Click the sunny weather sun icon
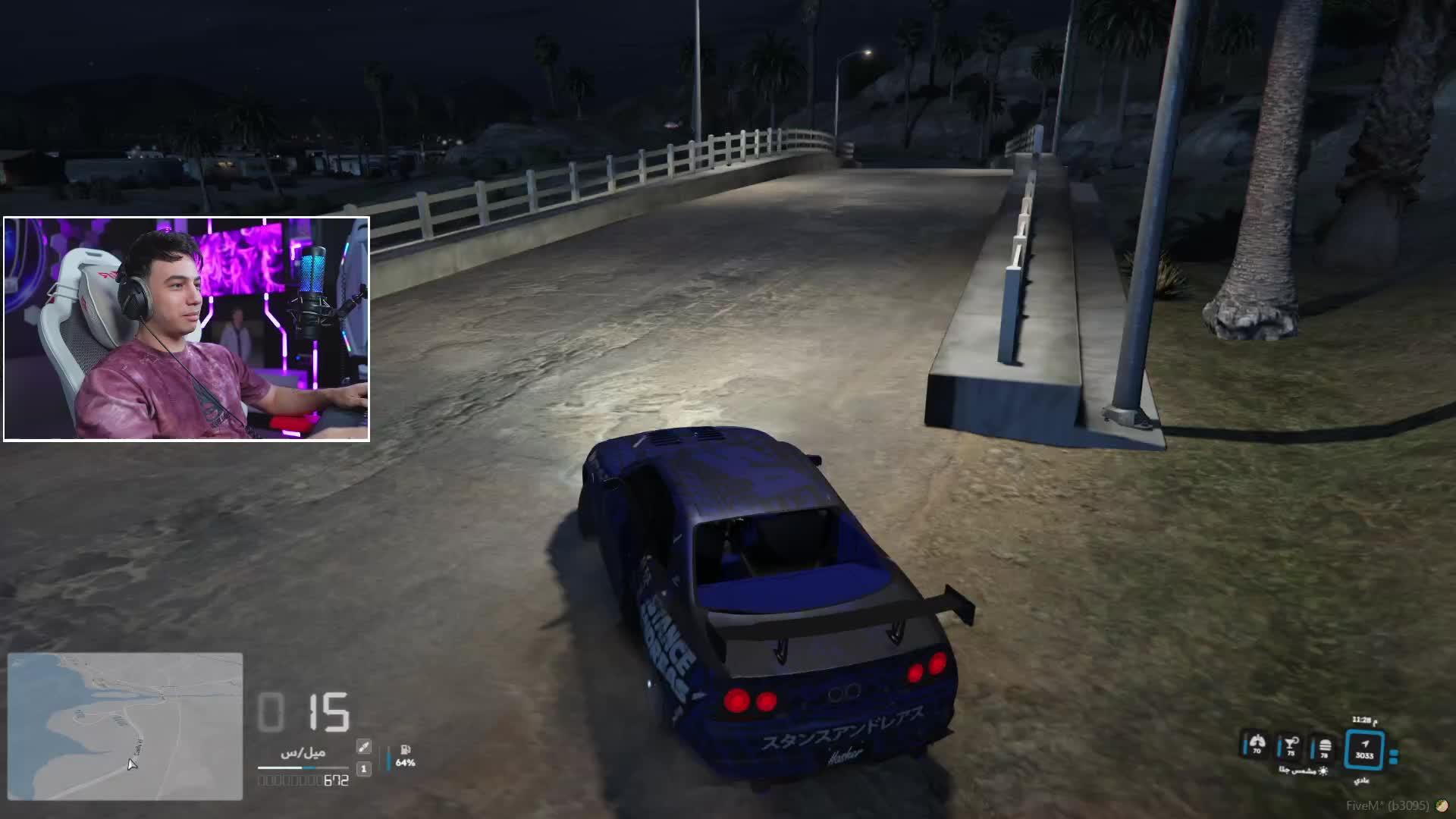This screenshot has height=819, width=1456. (1324, 772)
